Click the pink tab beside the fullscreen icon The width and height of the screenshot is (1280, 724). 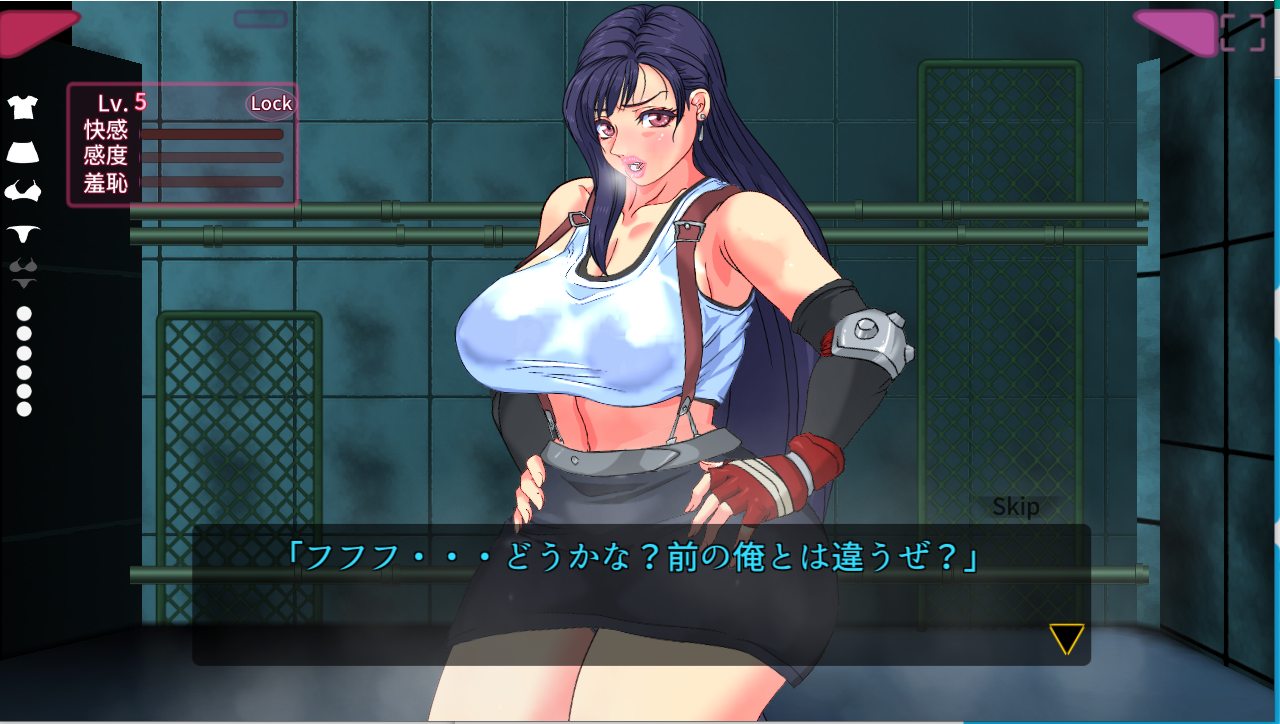click(x=1177, y=30)
